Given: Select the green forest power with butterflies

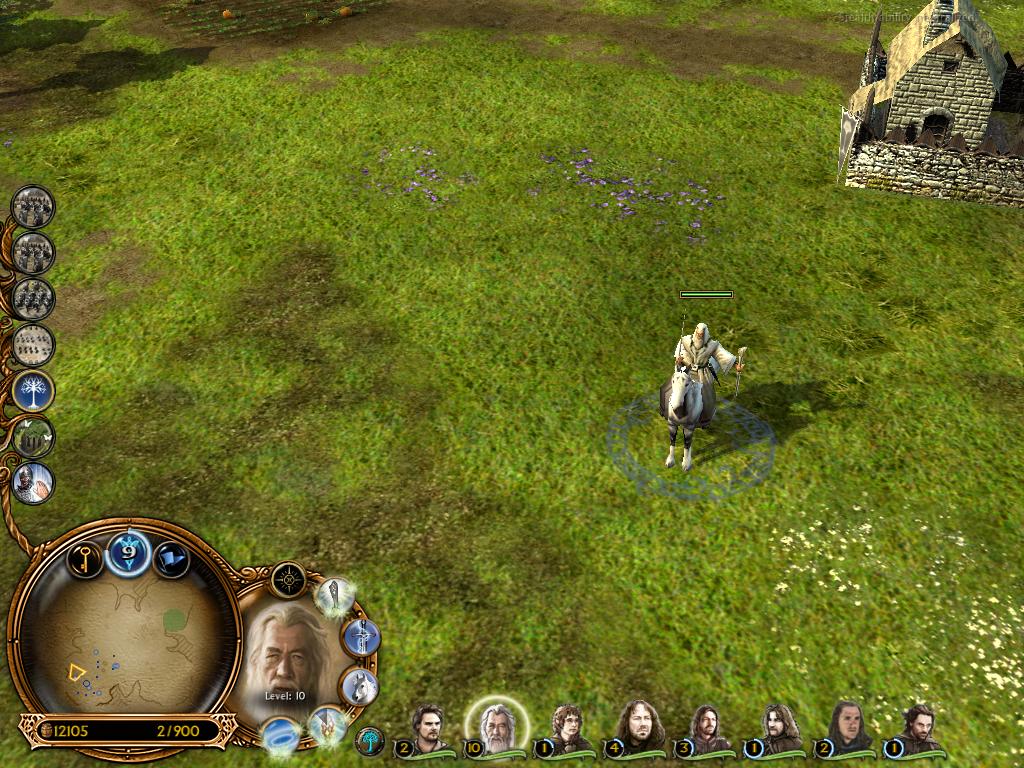Looking at the screenshot, I should [x=34, y=437].
